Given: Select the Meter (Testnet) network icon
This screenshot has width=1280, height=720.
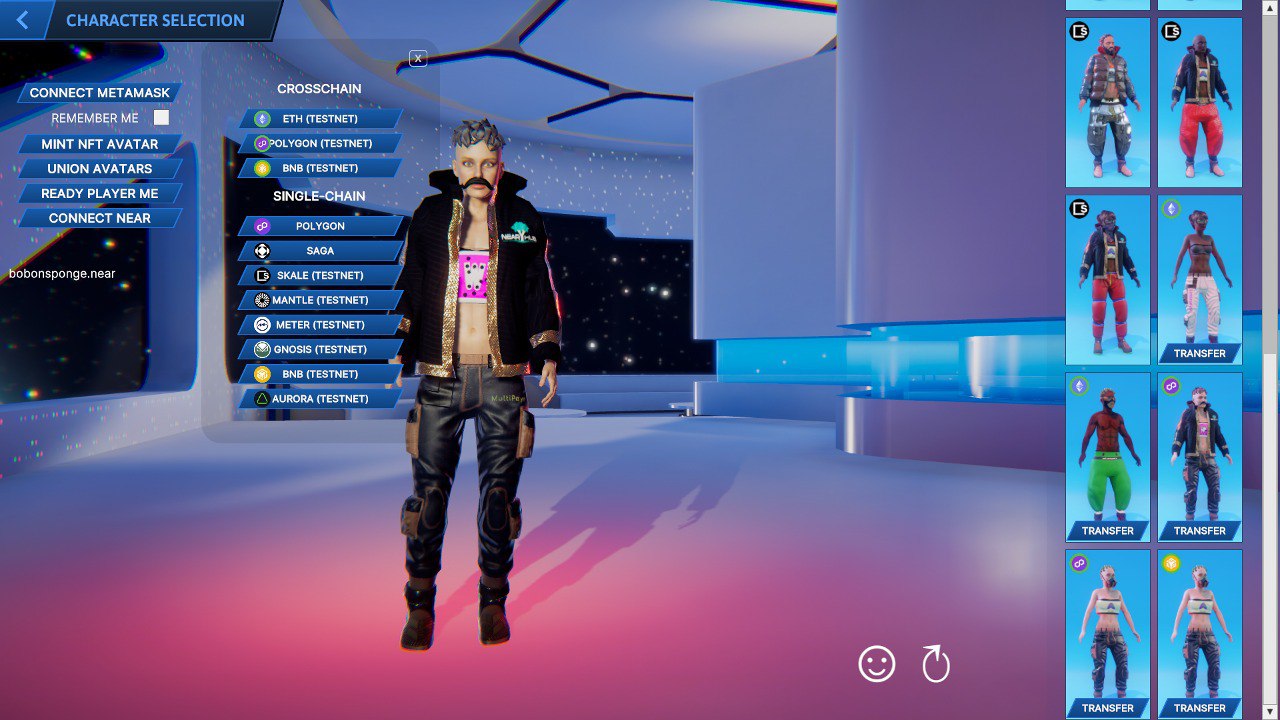Looking at the screenshot, I should (261, 324).
